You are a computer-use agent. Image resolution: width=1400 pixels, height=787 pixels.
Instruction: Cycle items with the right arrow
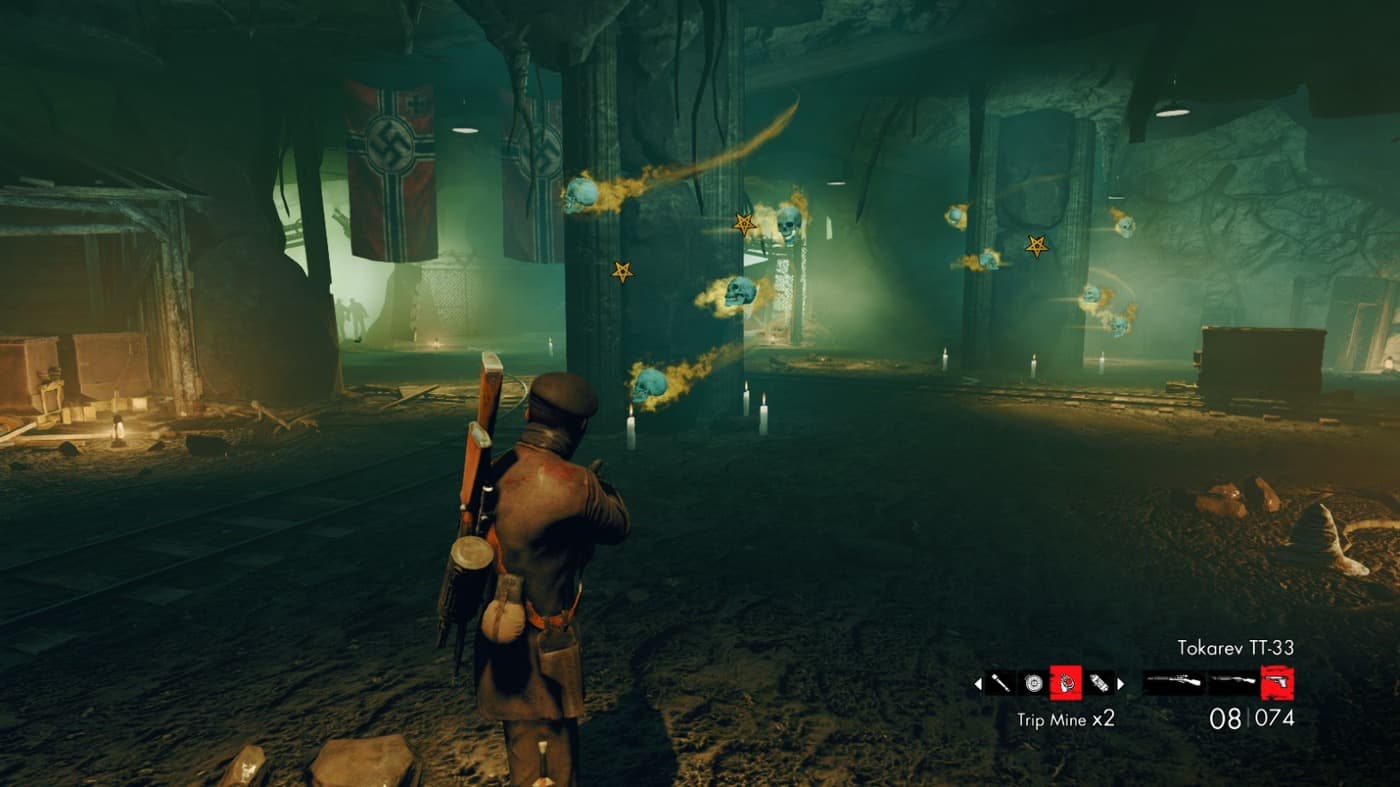tap(1121, 684)
